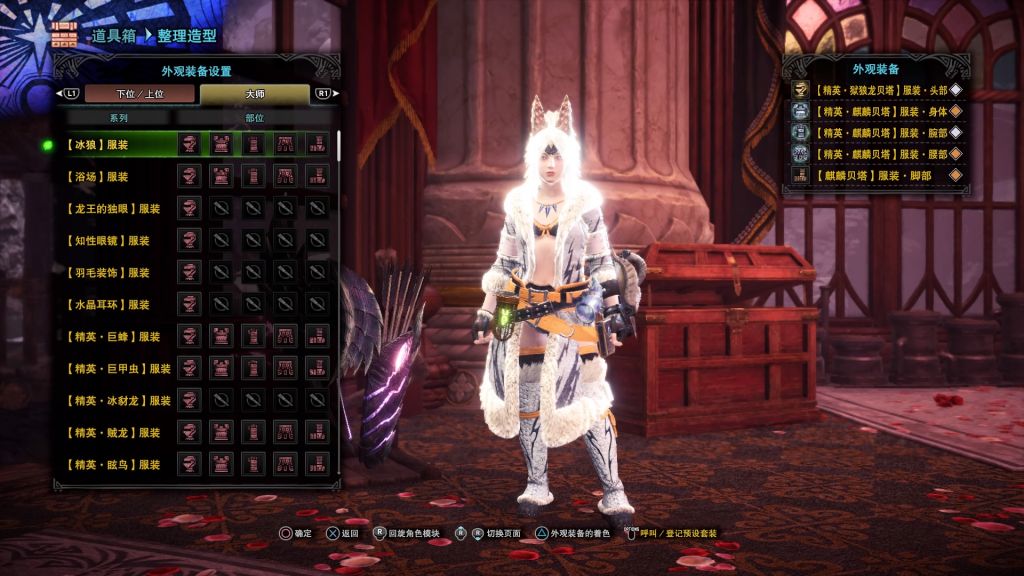Select equipped 狱狼龙贝塔 head layered armor
Viewport: 1024px width, 576px height.
(878, 90)
